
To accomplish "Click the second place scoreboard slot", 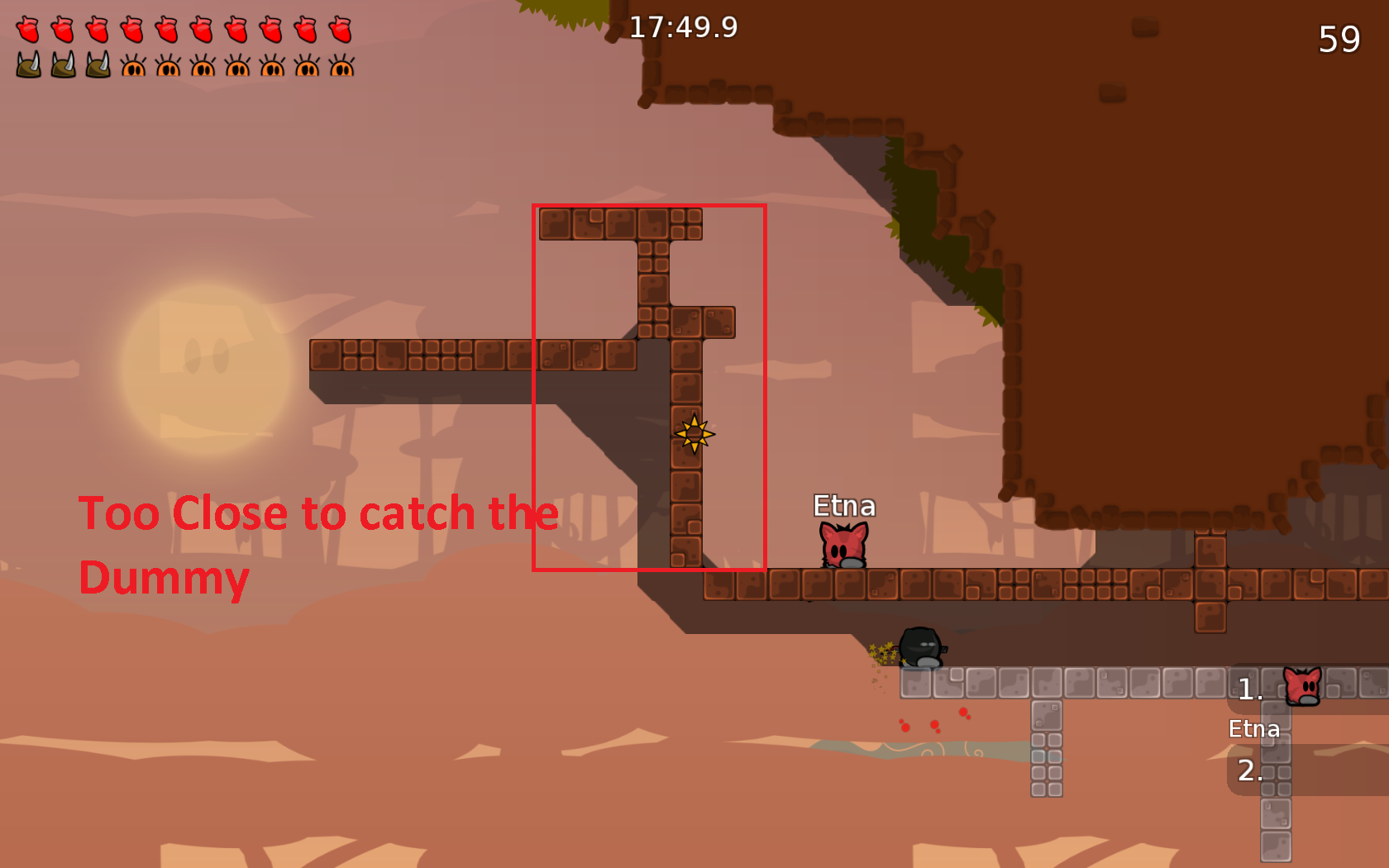I will [x=1249, y=770].
